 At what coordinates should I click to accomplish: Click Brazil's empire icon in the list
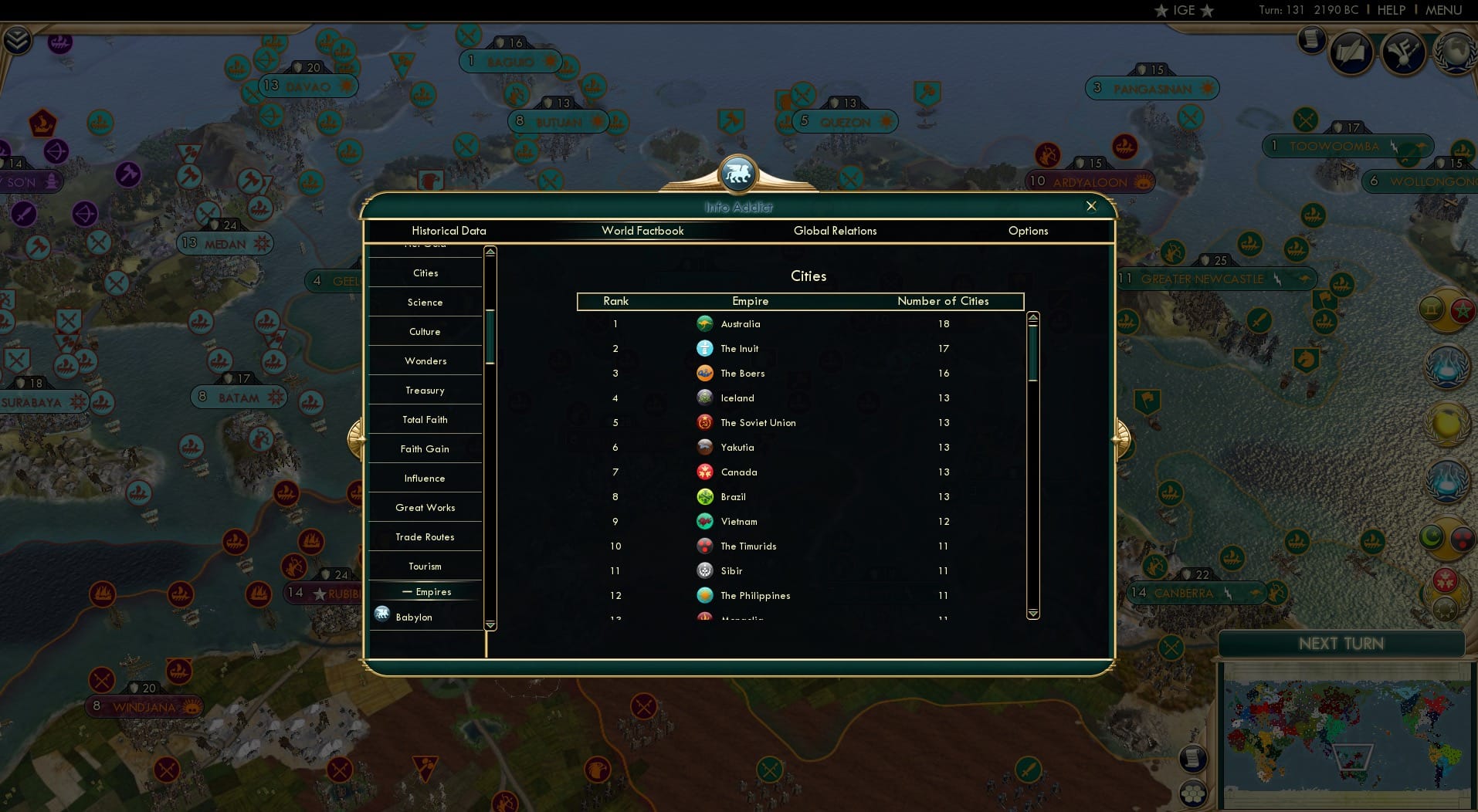coord(705,496)
